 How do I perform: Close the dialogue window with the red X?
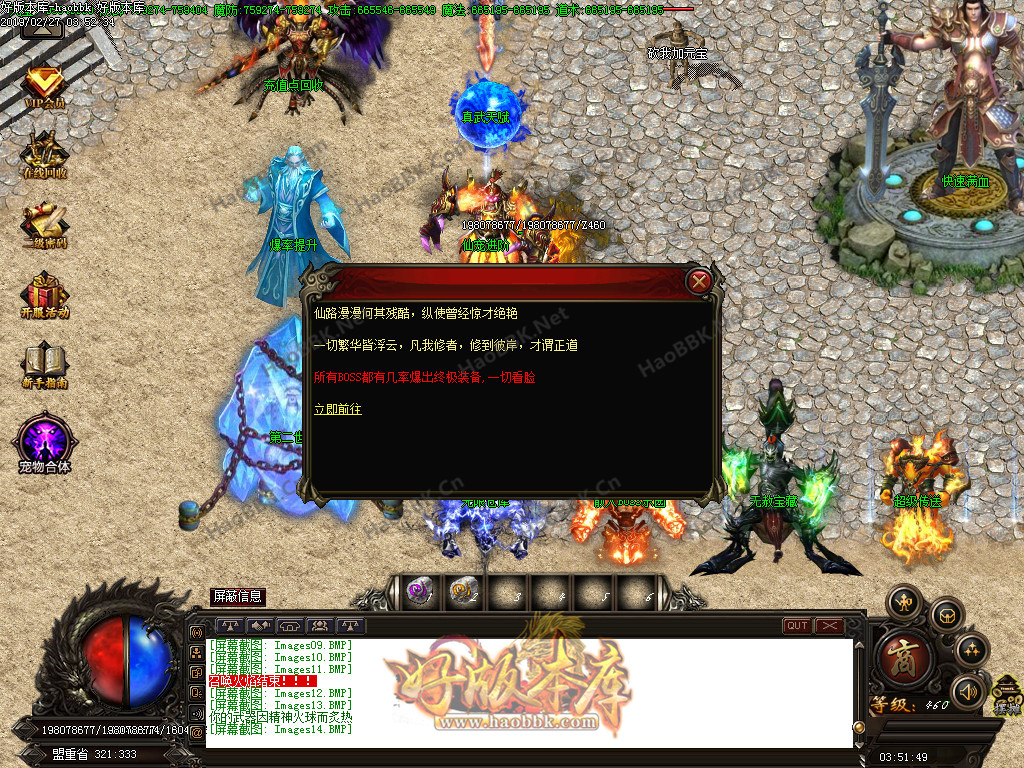coord(700,282)
